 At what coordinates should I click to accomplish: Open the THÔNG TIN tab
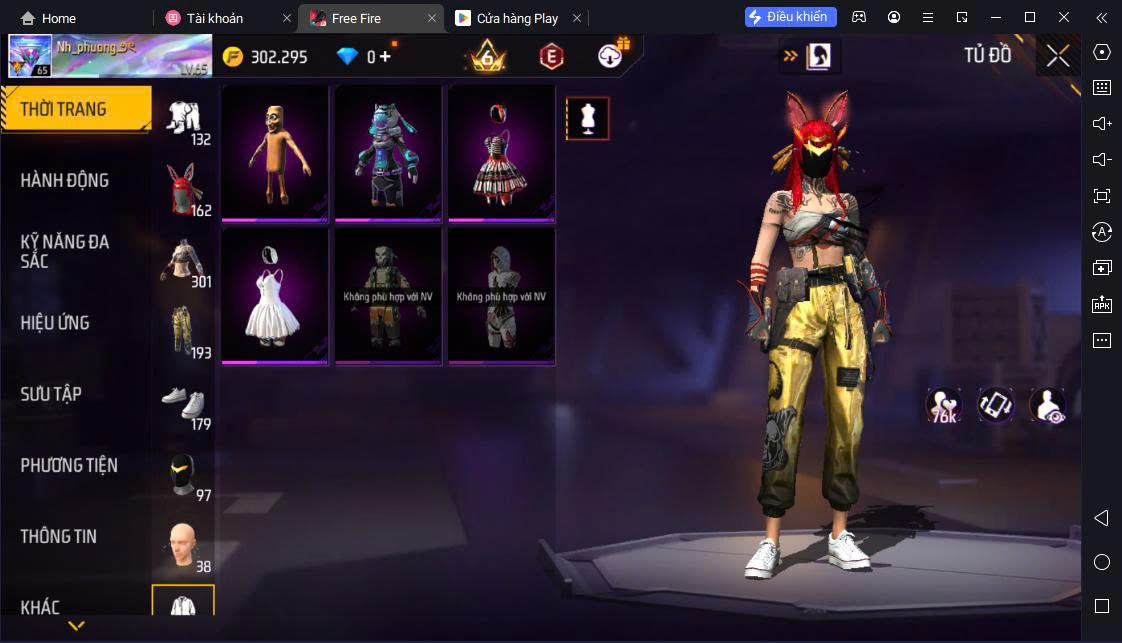pos(59,536)
